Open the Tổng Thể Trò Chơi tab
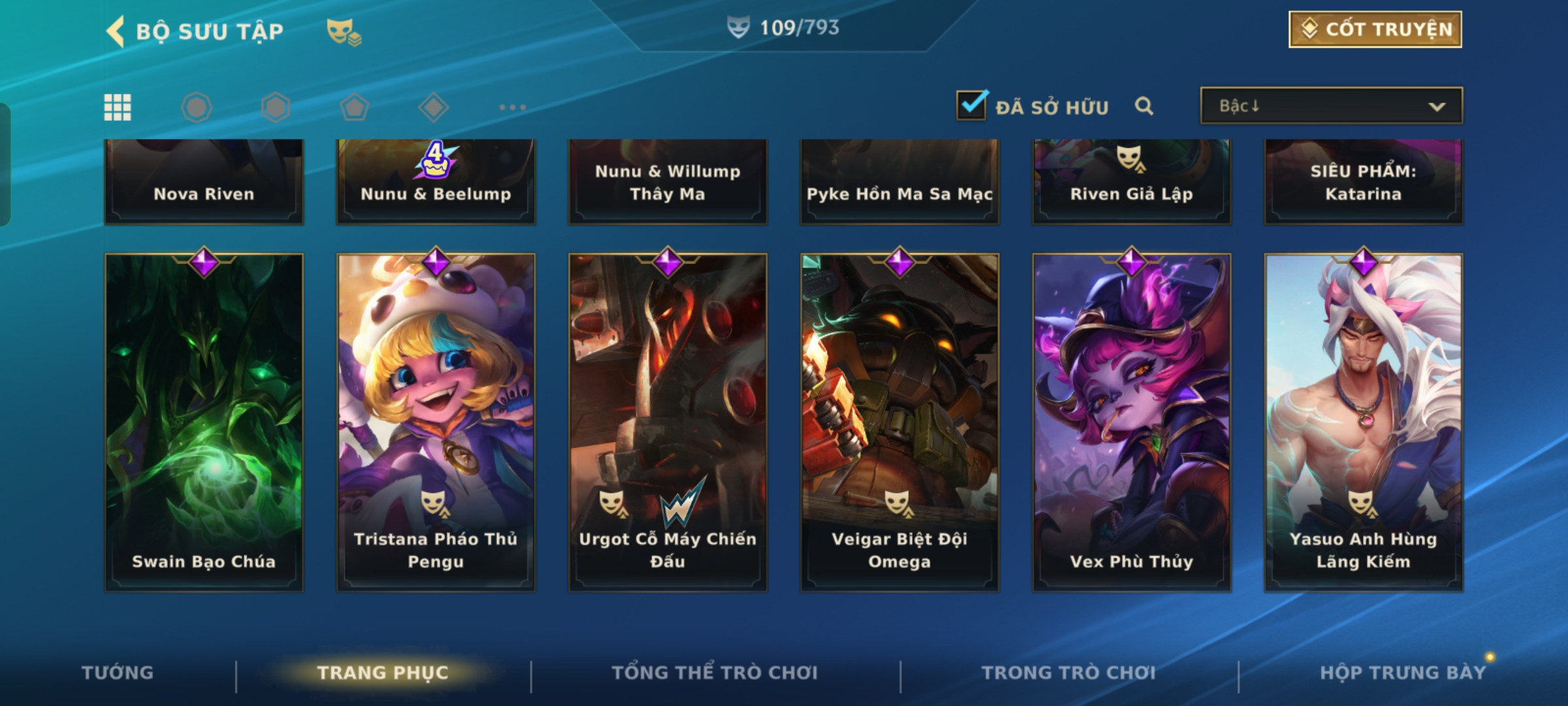This screenshot has height=706, width=1568. [715, 673]
